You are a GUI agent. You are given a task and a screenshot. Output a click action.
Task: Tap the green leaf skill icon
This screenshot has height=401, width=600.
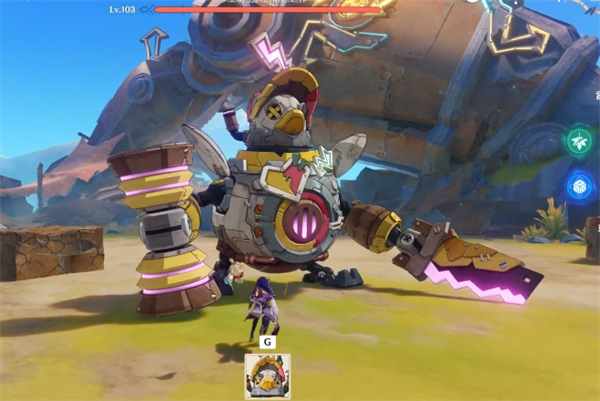tap(580, 141)
